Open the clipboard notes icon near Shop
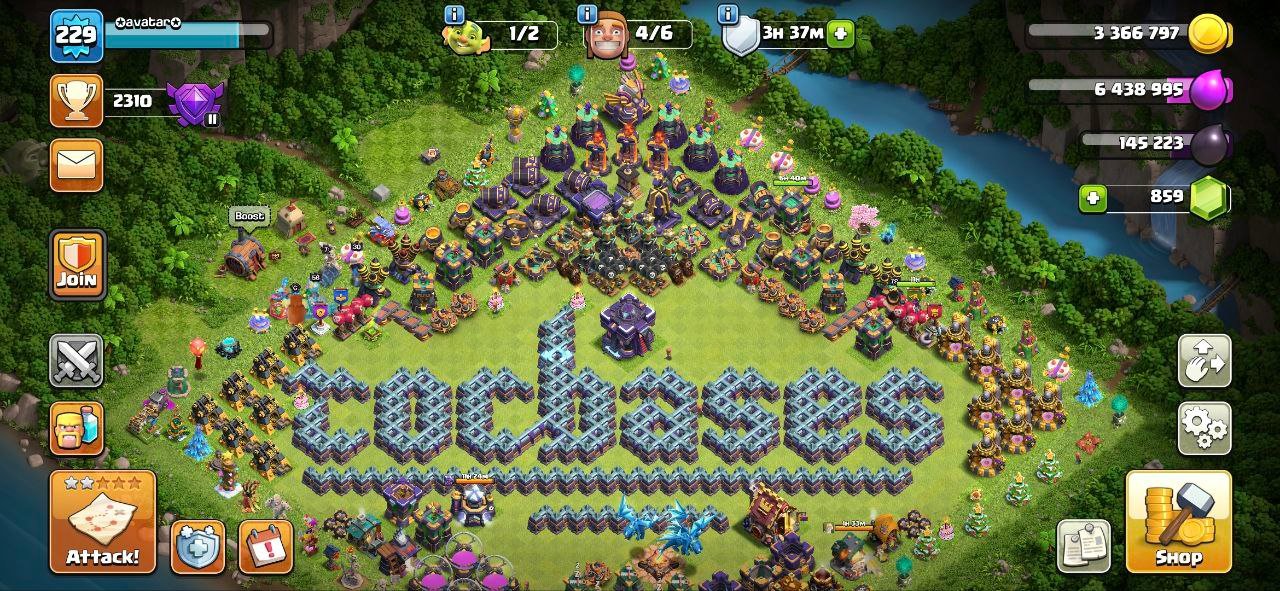 (1083, 547)
